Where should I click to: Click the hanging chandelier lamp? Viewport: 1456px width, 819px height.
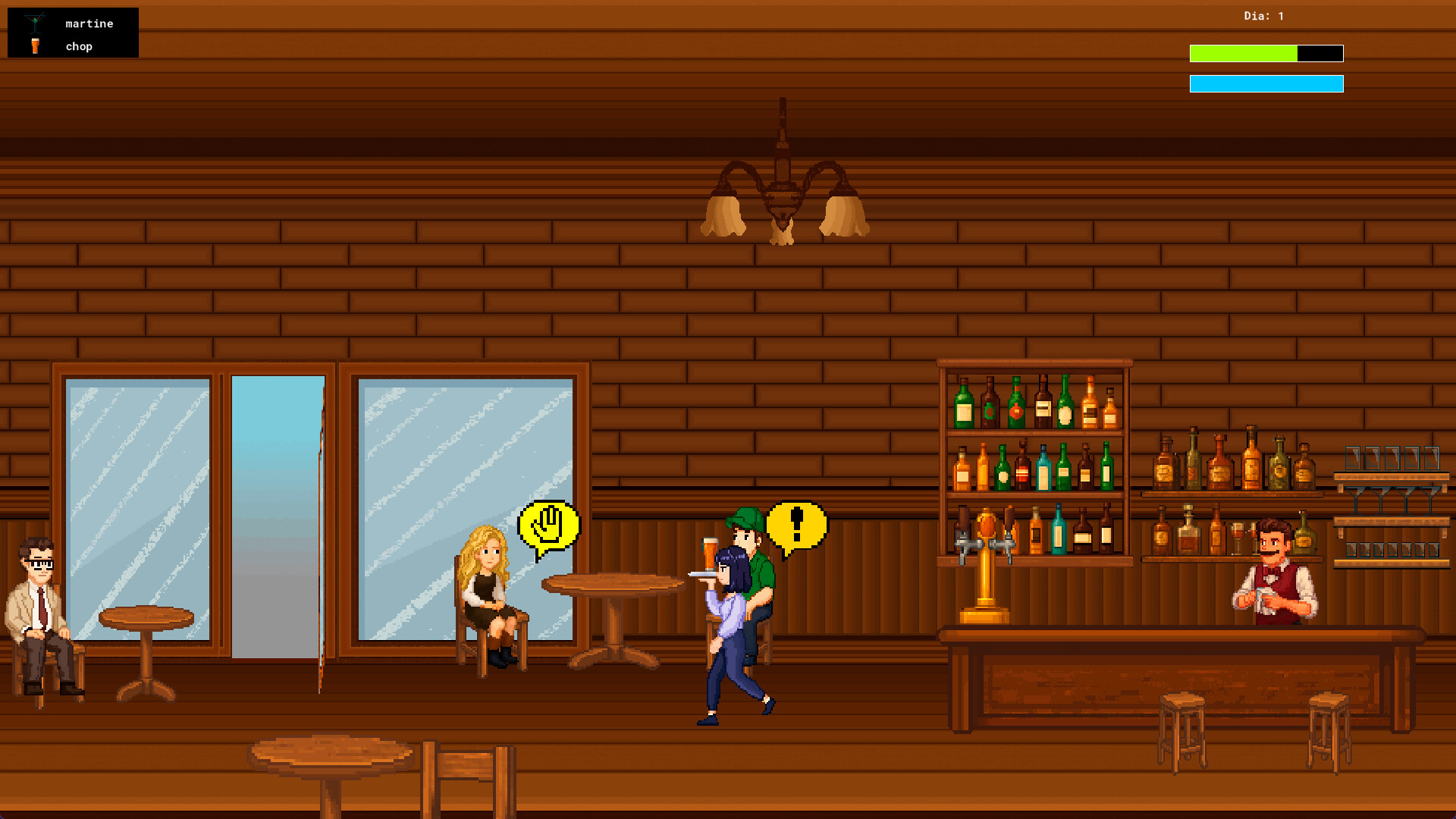click(783, 182)
